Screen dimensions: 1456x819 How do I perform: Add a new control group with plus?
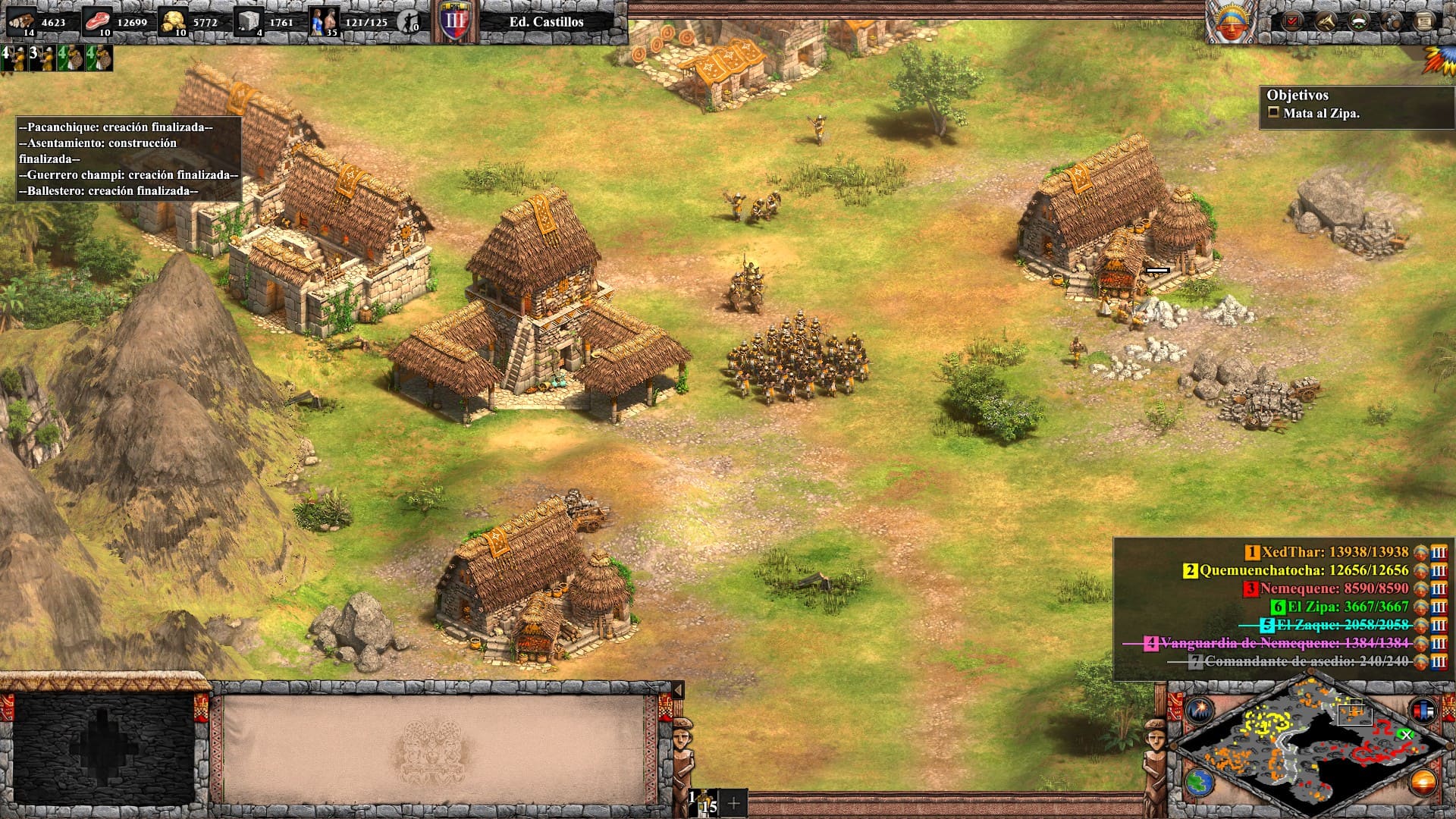[733, 803]
